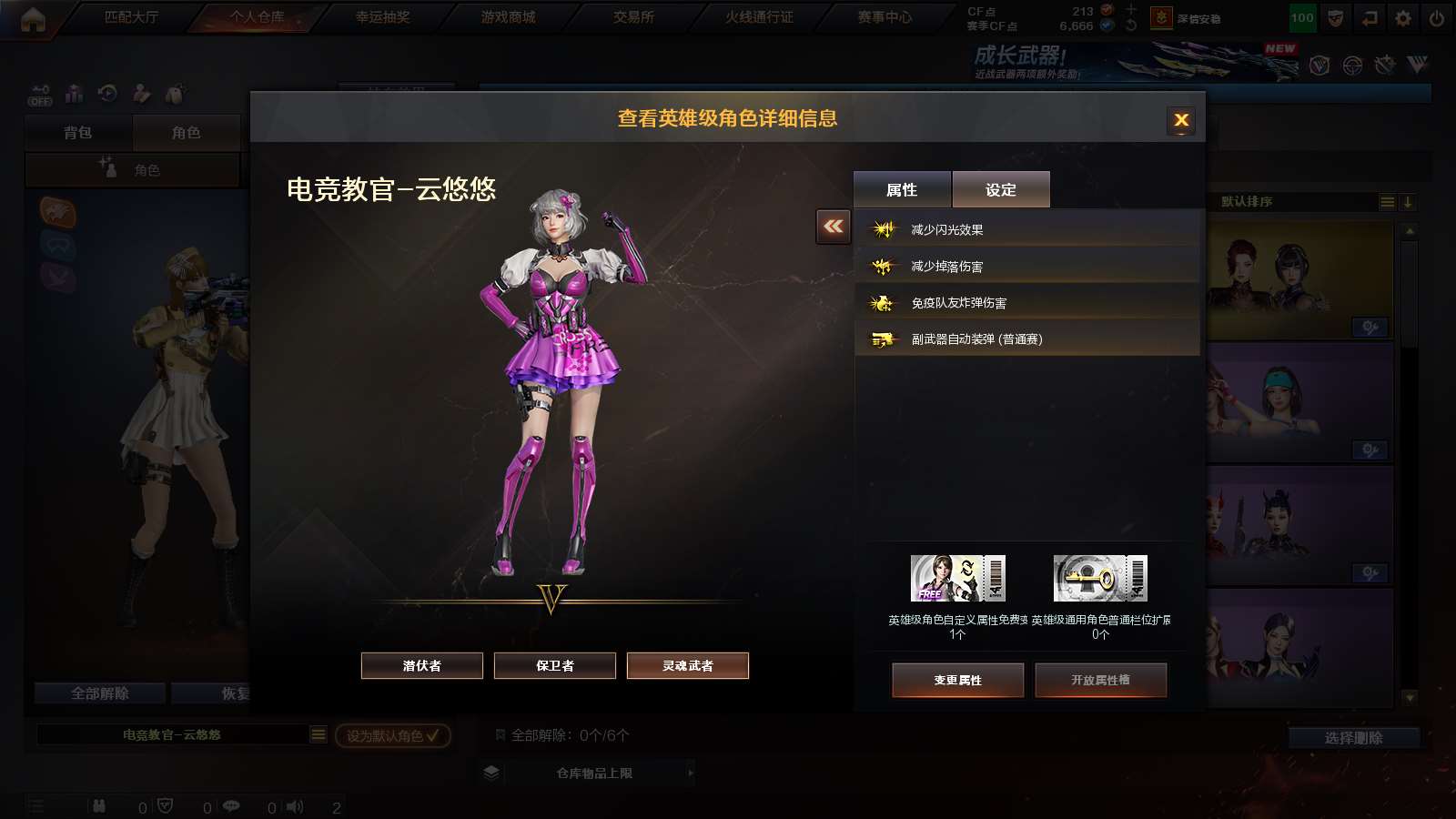Select the 灵魂武者 faction button
This screenshot has width=1456, height=819.
click(687, 665)
